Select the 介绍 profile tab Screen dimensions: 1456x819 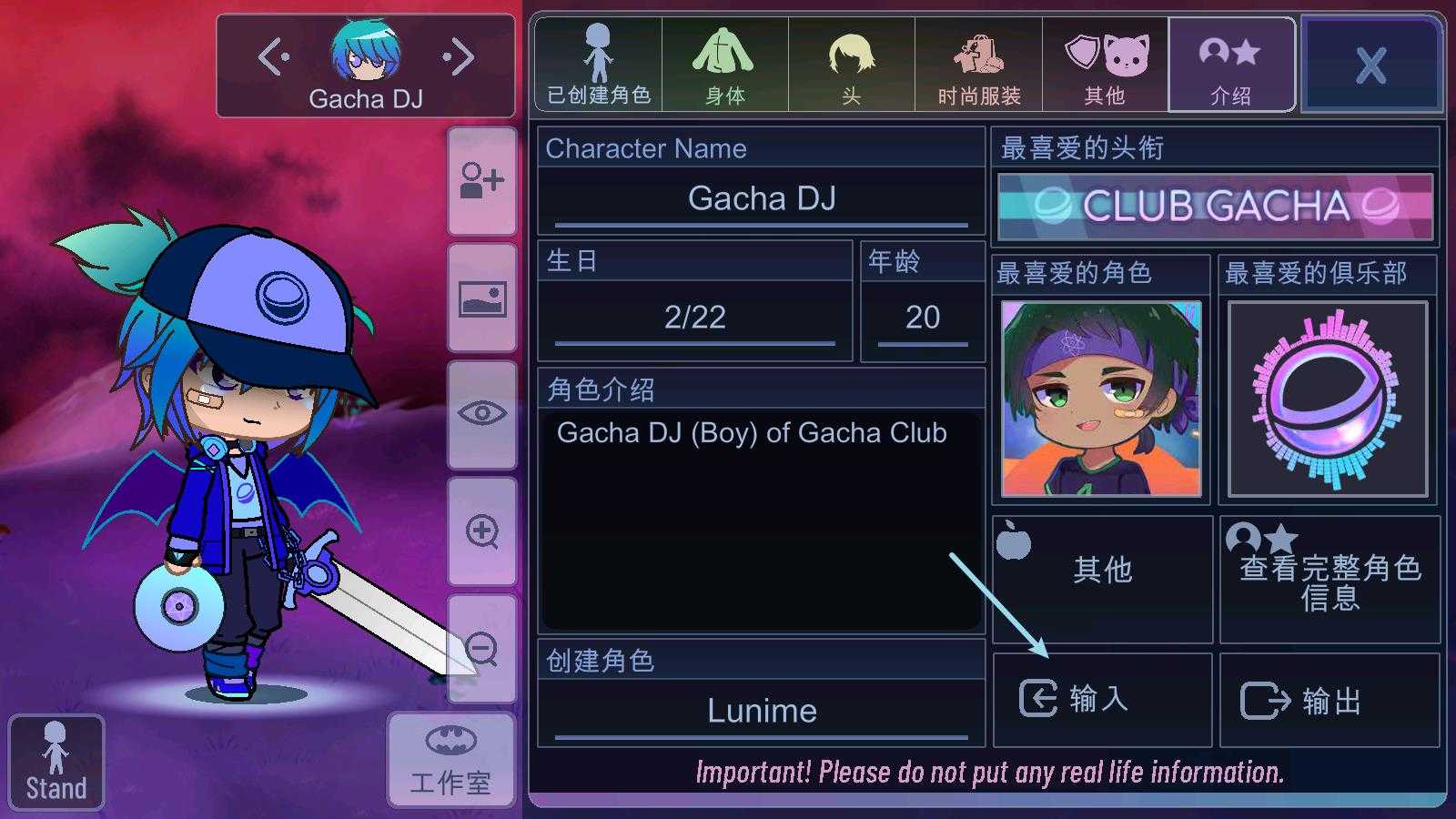point(1231,65)
